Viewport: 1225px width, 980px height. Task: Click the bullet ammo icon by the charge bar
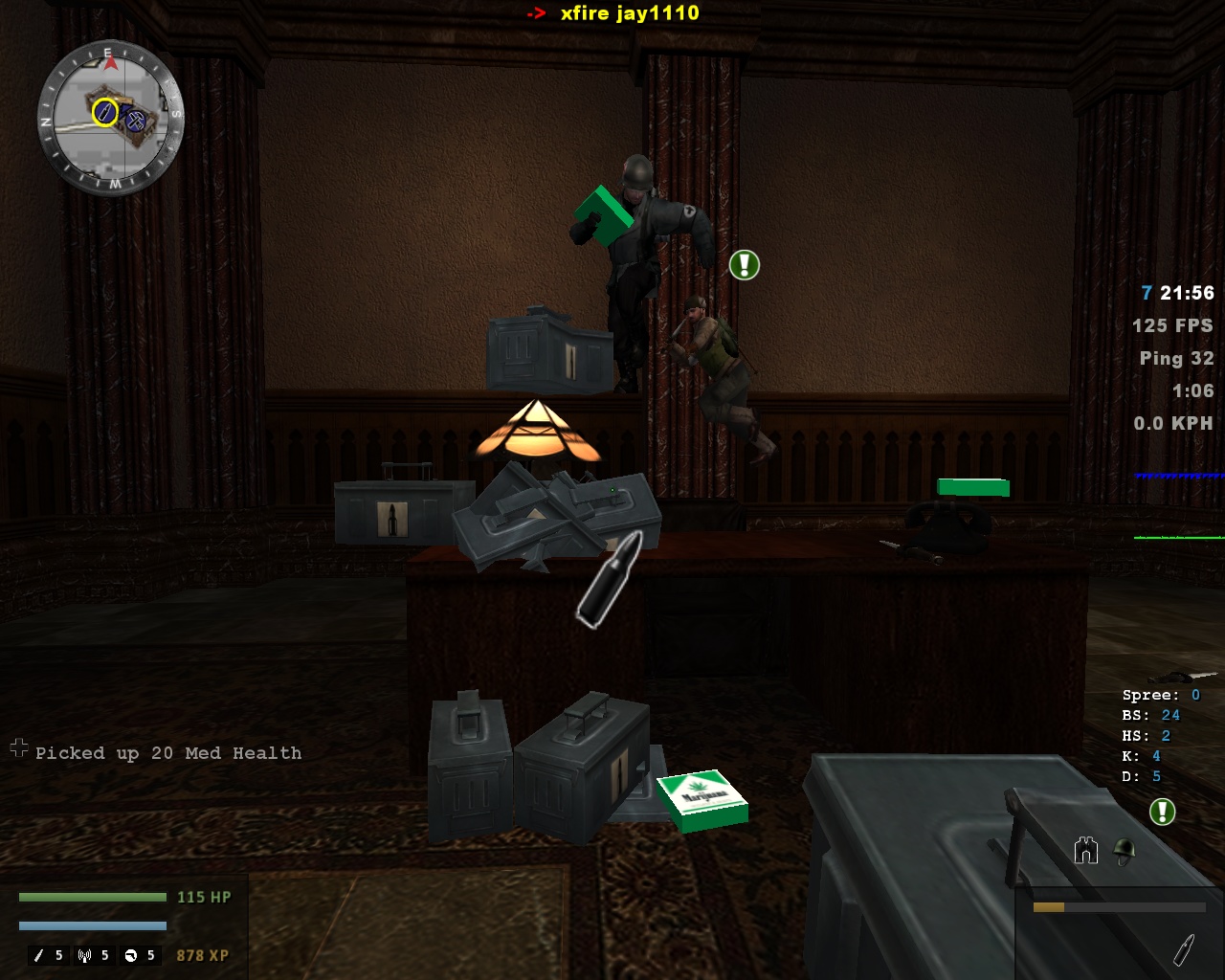coord(1183,949)
